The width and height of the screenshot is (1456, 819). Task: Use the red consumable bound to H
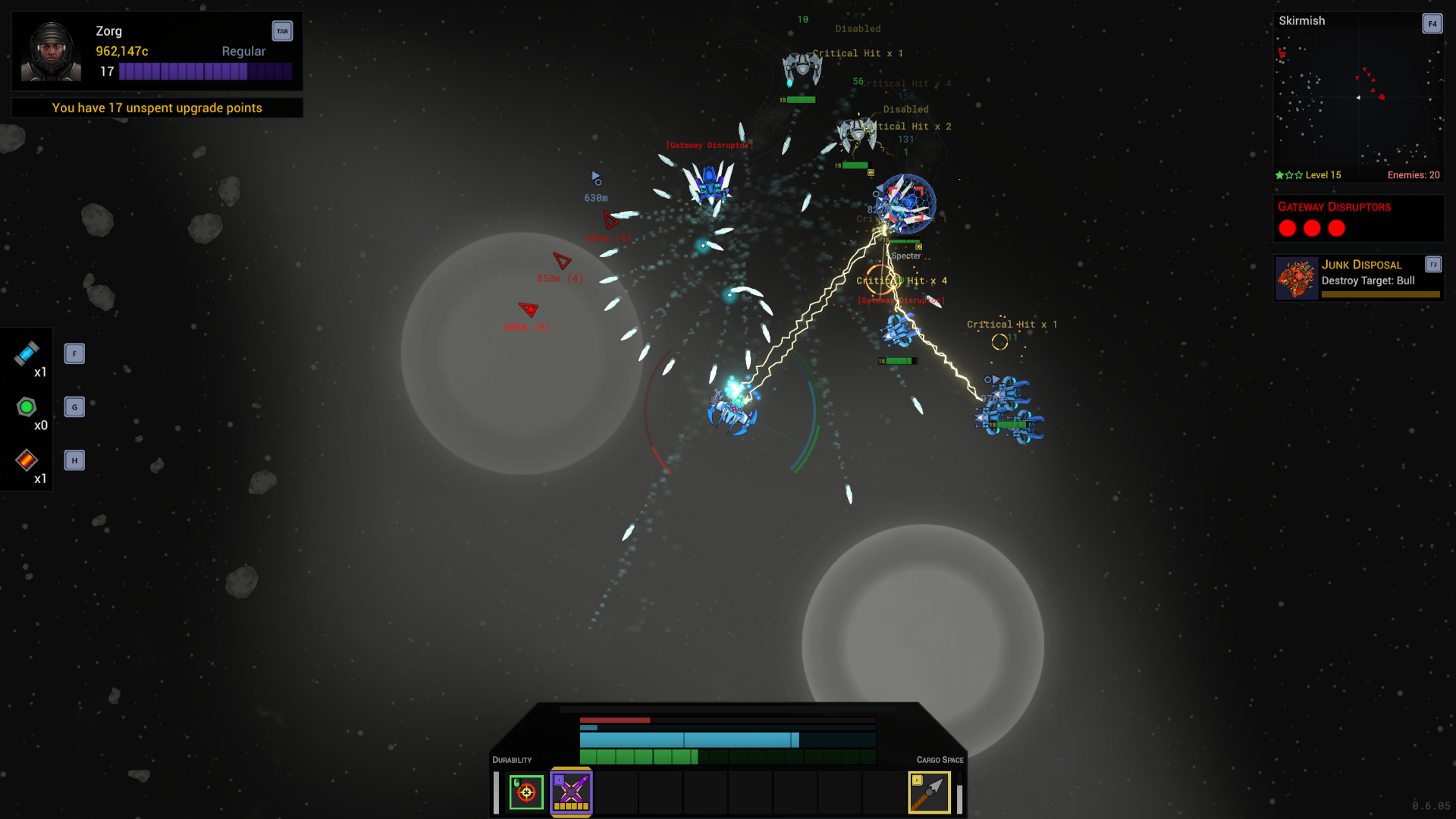click(27, 460)
